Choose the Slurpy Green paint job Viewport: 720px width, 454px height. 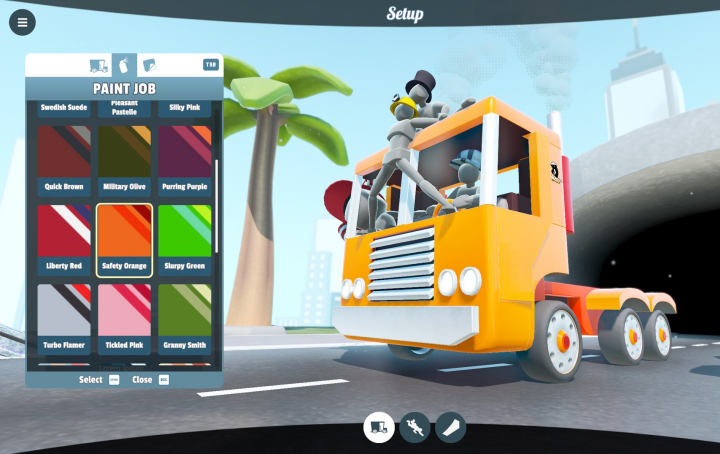tap(184, 238)
